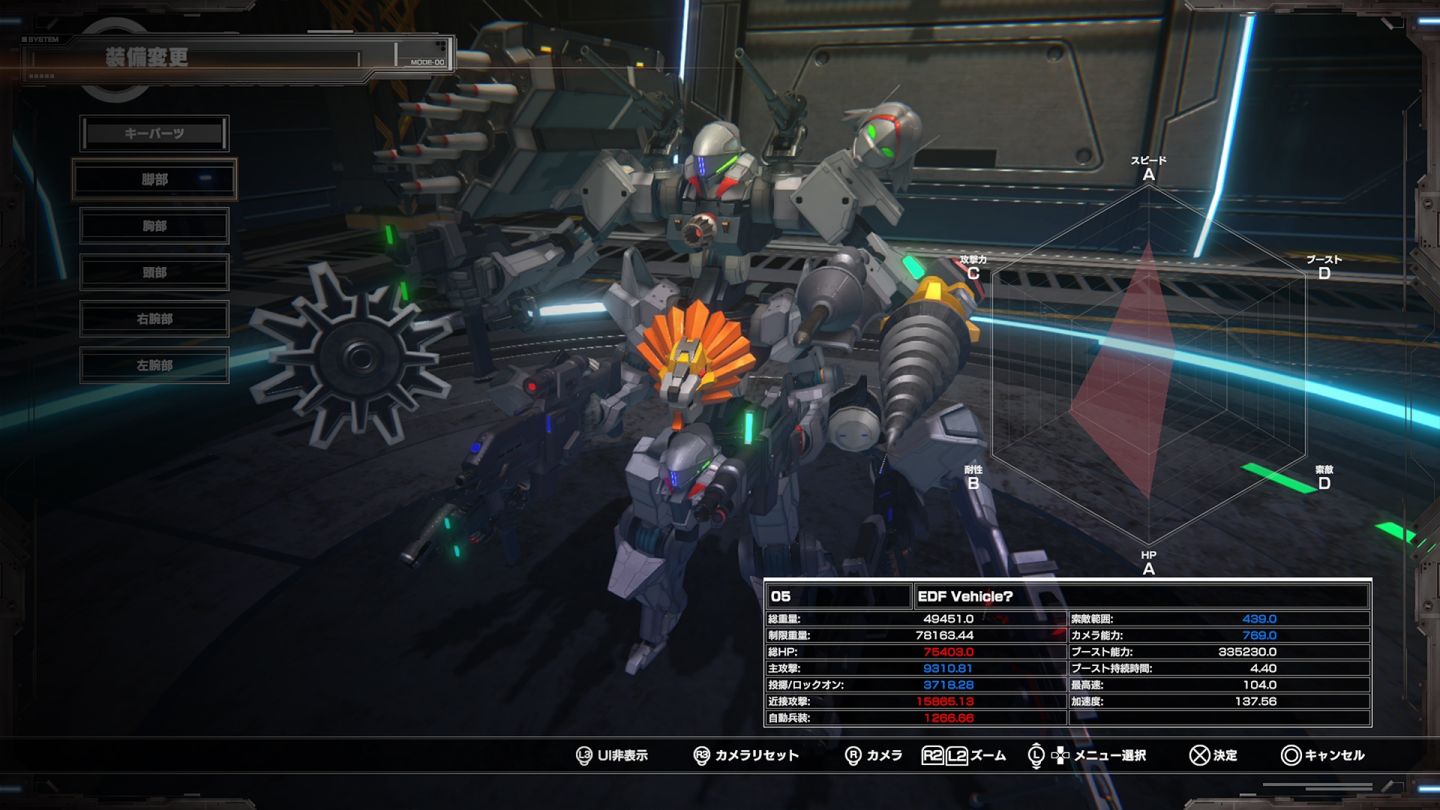
Task: Select the 頭部 (Head) parts entry
Action: click(x=155, y=272)
